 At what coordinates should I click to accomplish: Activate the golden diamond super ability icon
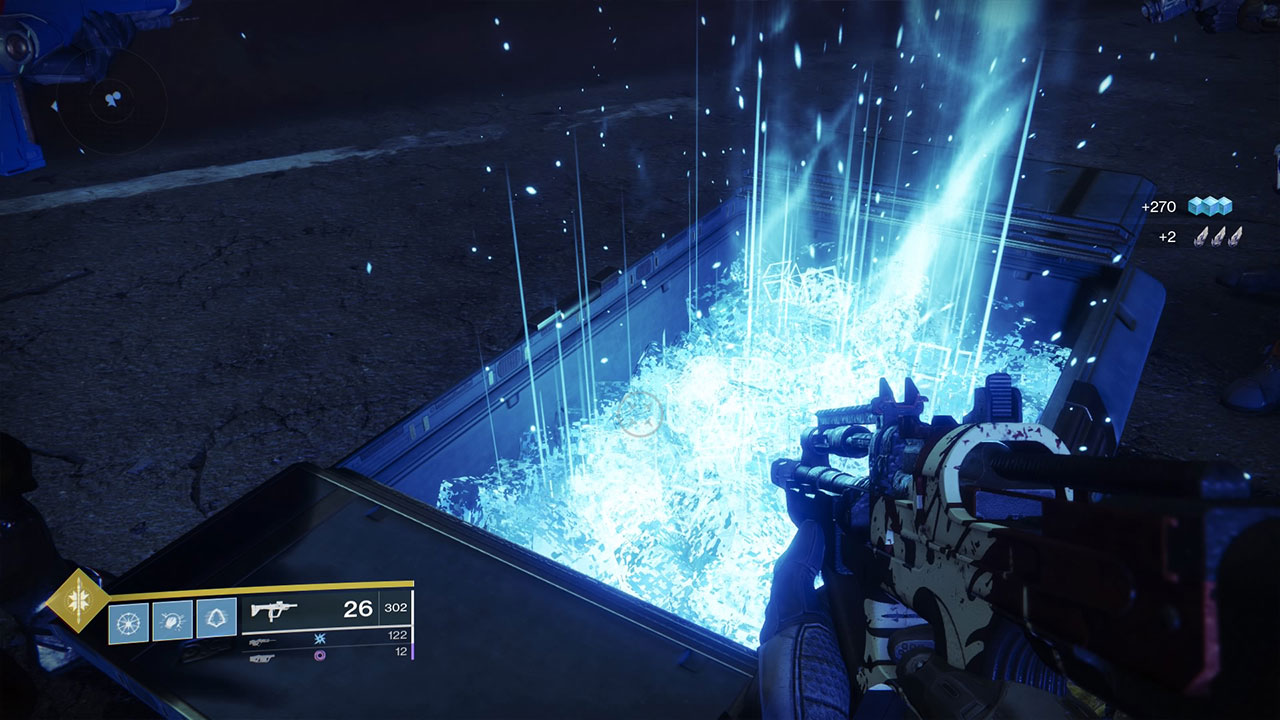click(77, 601)
